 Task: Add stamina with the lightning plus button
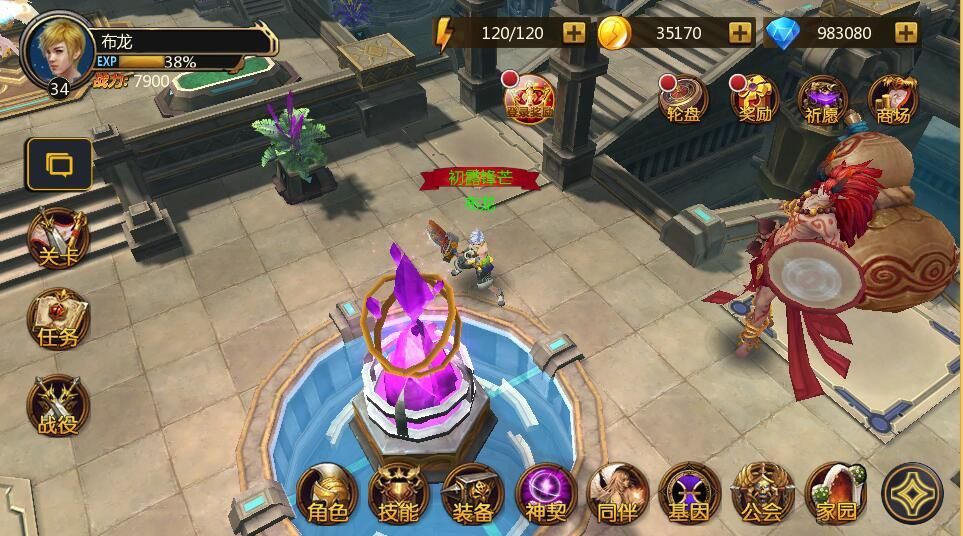(x=574, y=32)
